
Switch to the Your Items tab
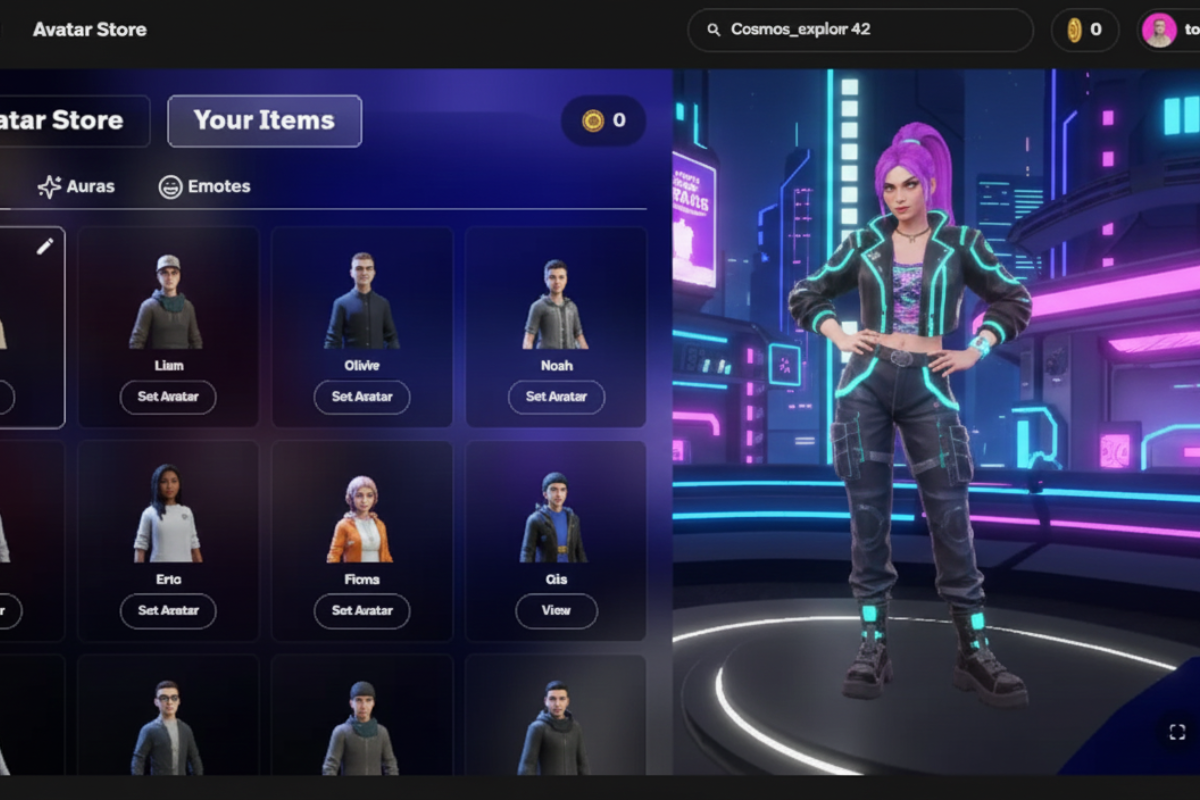pos(264,121)
